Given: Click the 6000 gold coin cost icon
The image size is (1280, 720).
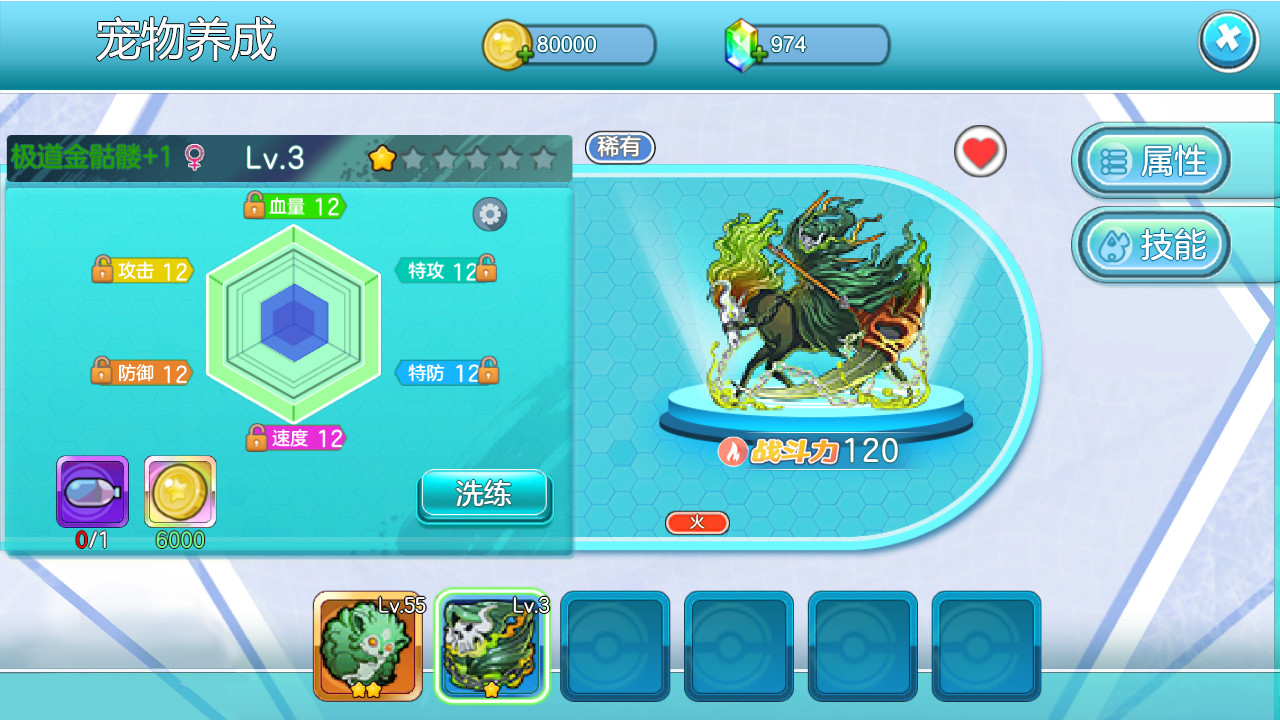Looking at the screenshot, I should coord(180,492).
